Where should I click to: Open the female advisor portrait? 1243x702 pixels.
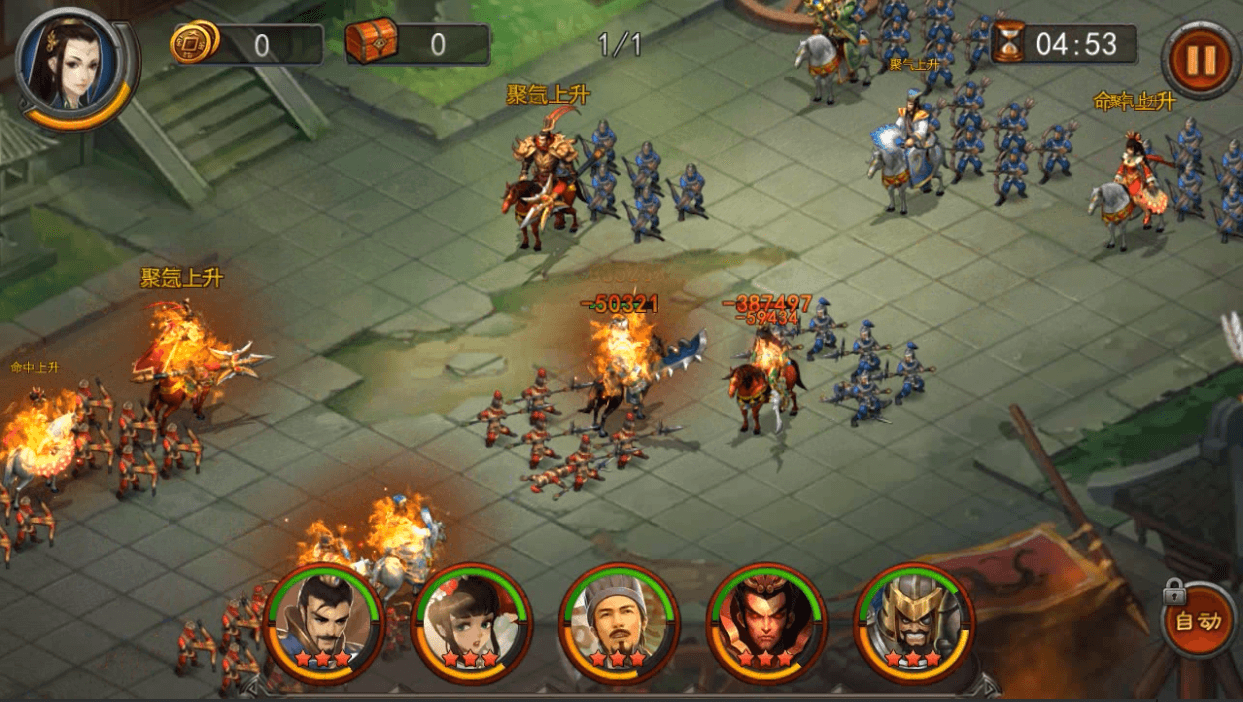coord(73,65)
